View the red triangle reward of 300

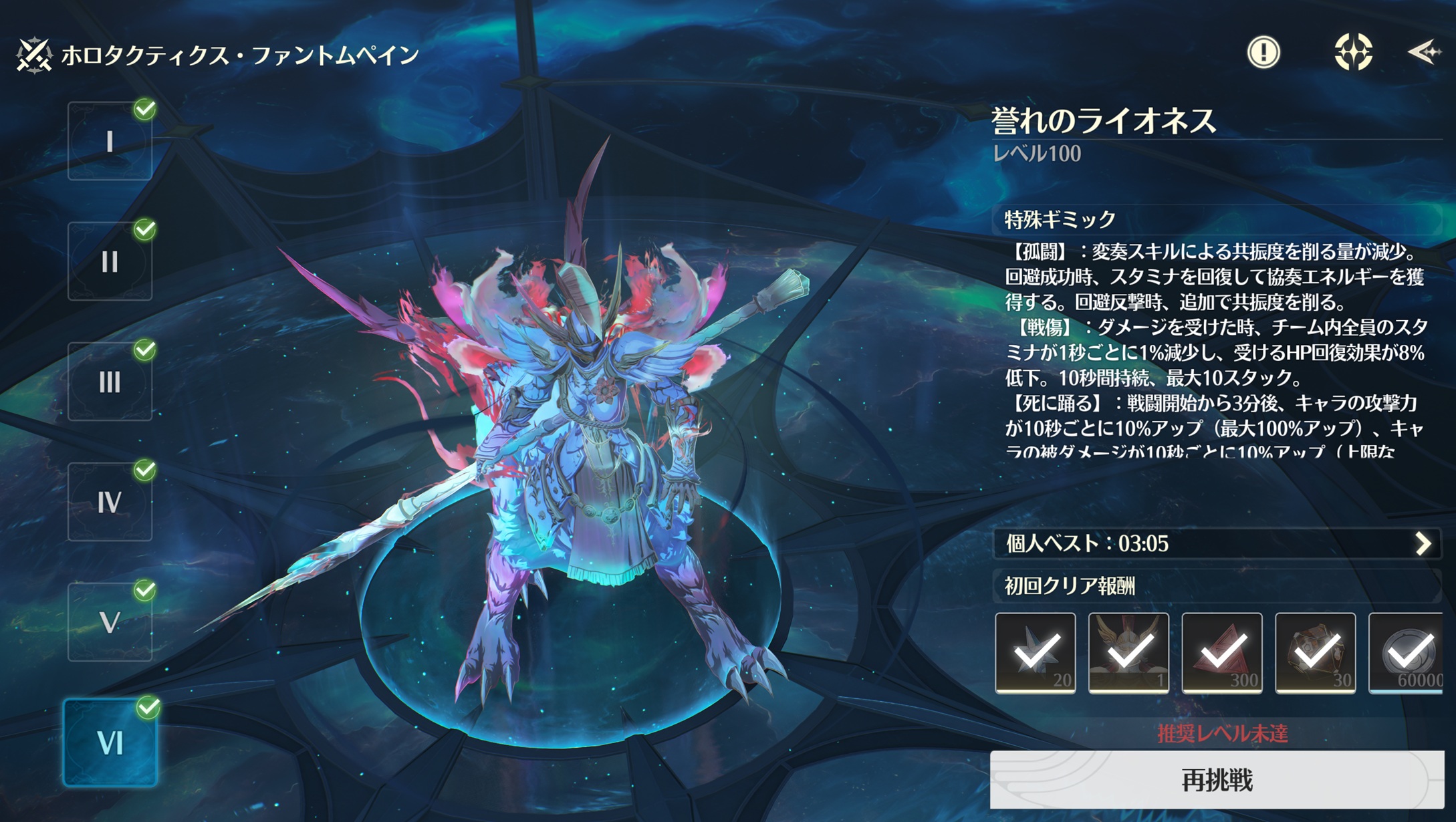click(1222, 653)
